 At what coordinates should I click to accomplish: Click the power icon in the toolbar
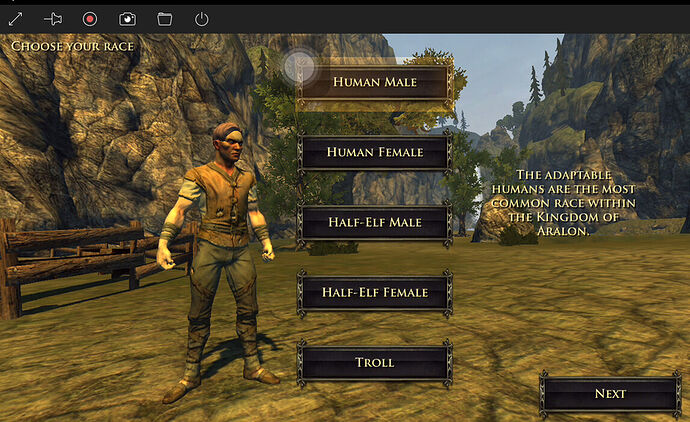(201, 18)
